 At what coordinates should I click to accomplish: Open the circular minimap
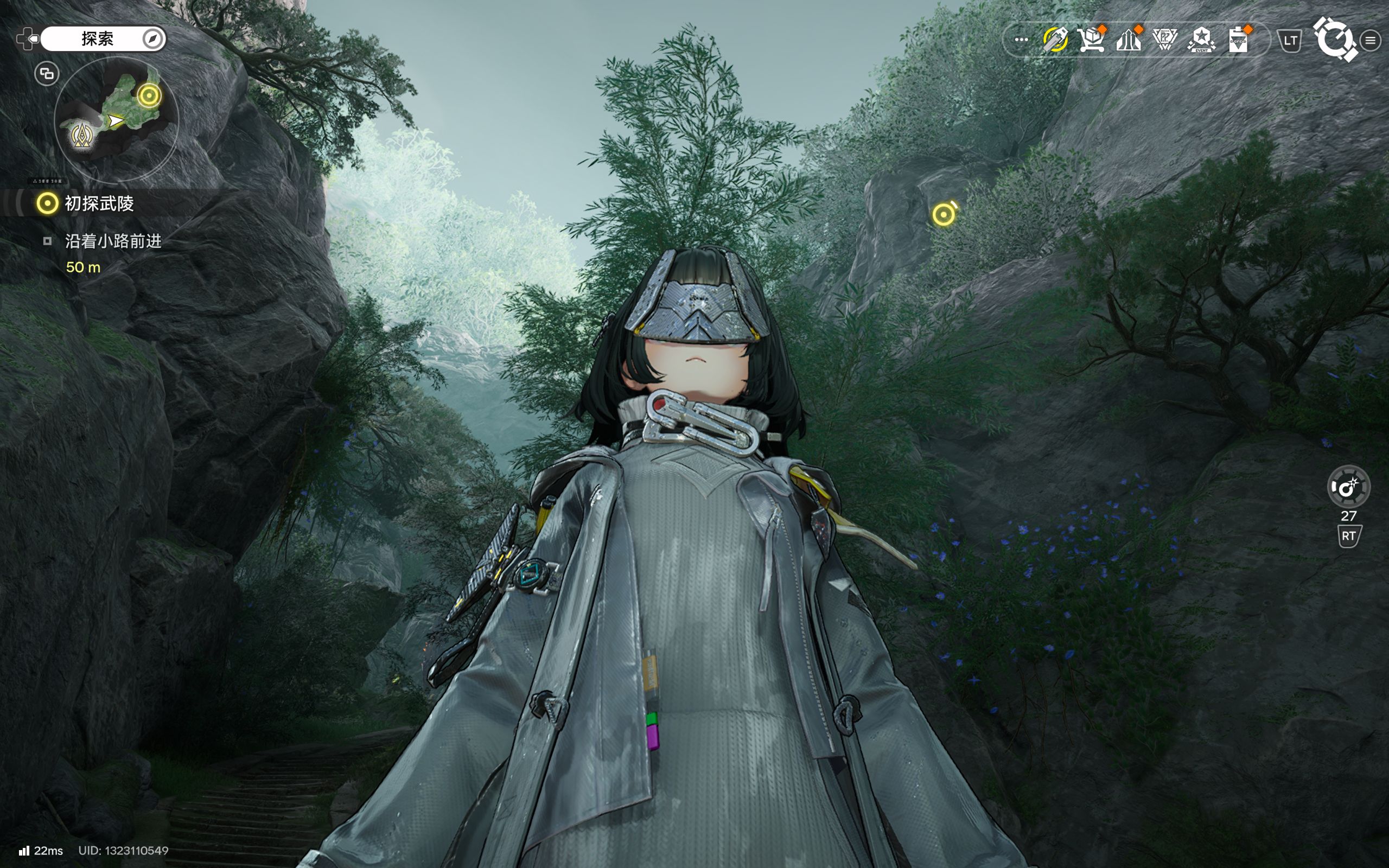[117, 120]
